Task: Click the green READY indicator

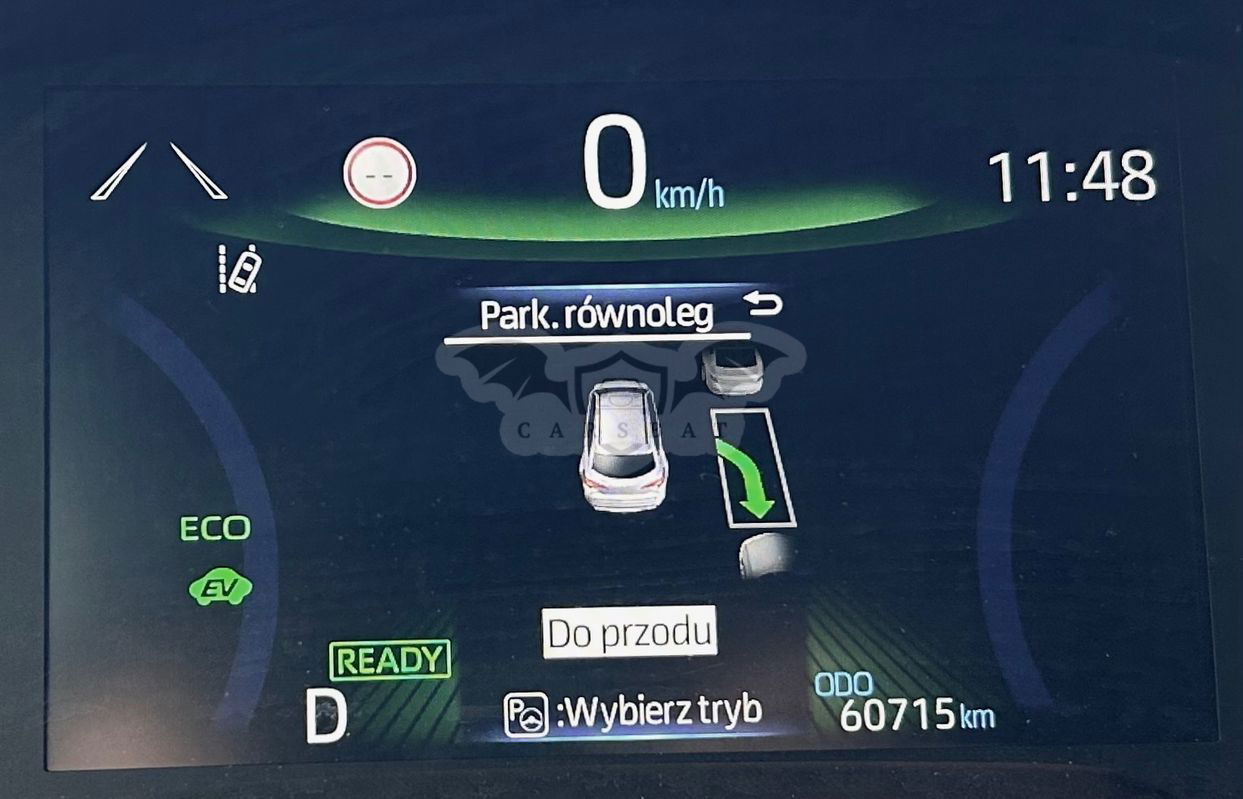Action: pyautogui.click(x=390, y=660)
